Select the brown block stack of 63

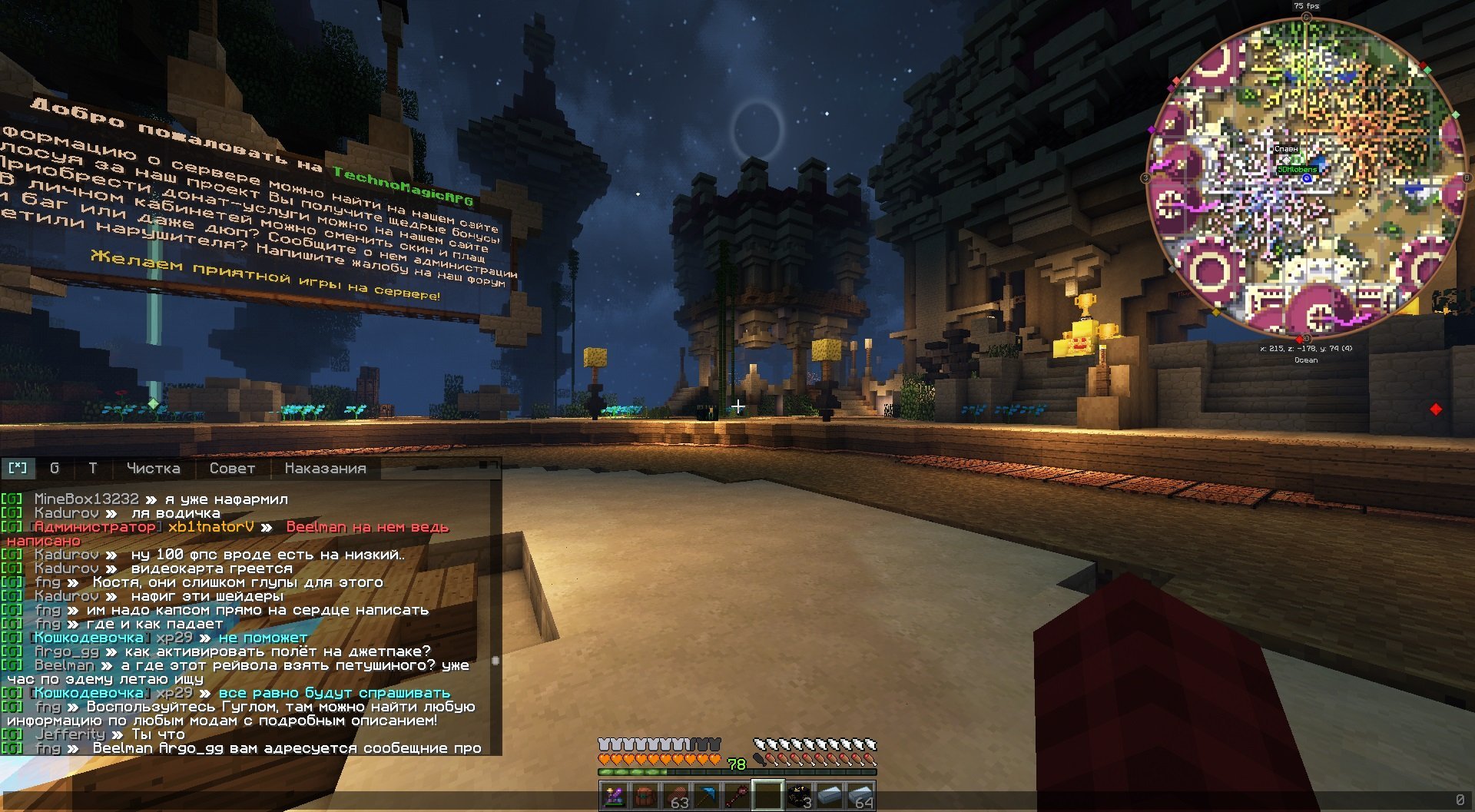coord(675,796)
